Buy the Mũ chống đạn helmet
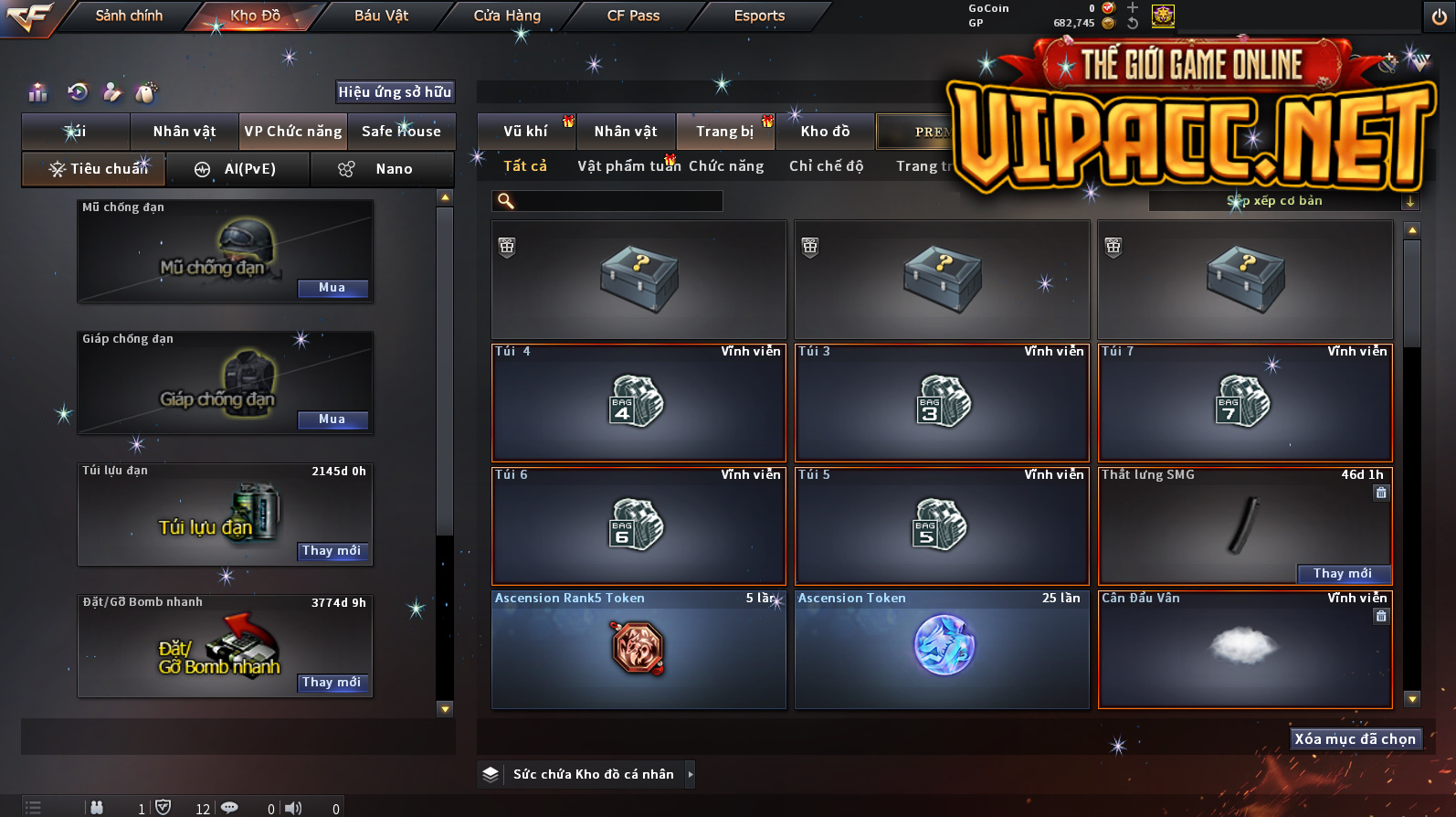This screenshot has width=1456, height=817. point(332,288)
